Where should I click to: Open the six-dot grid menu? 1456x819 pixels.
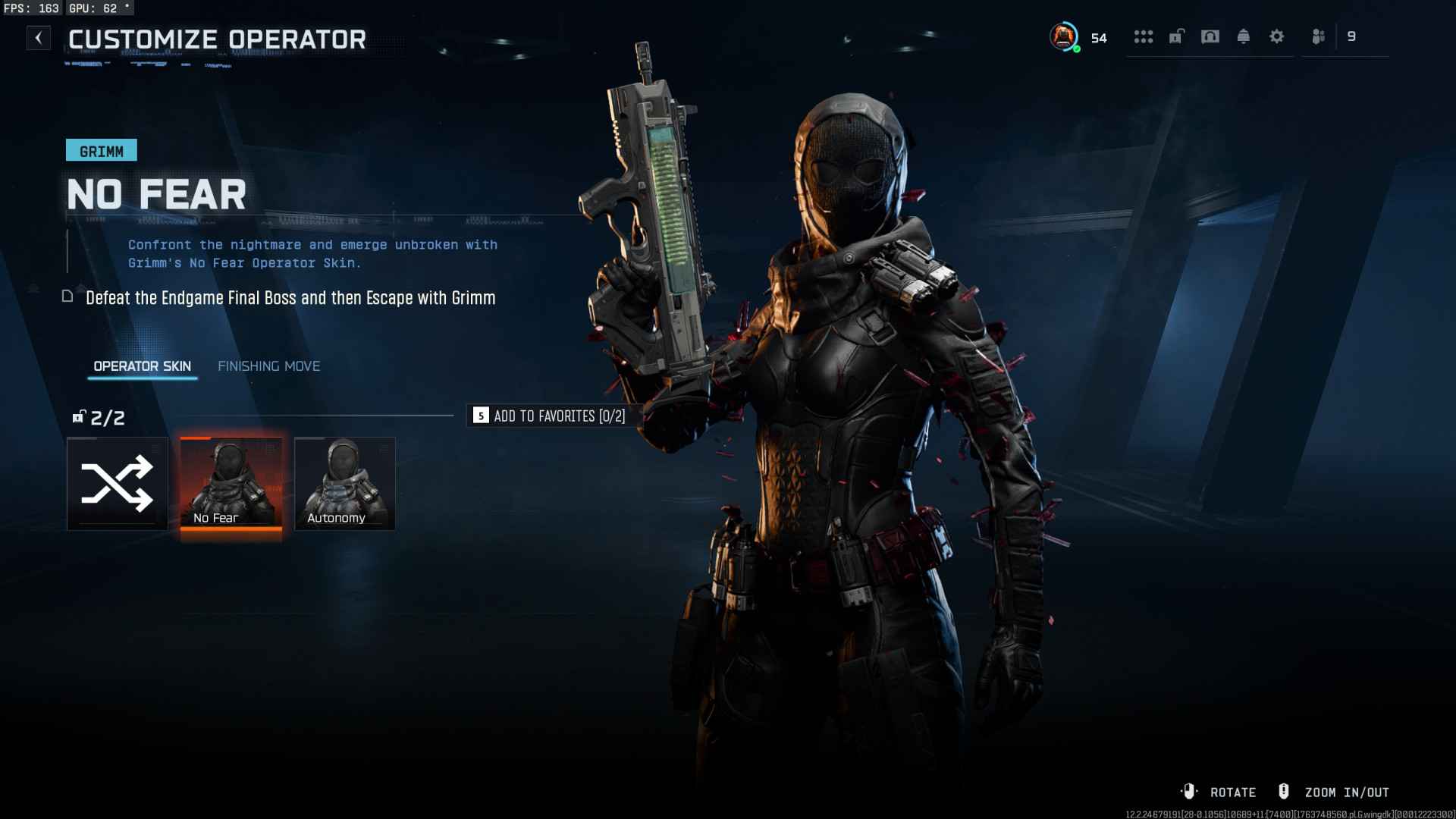(x=1143, y=36)
